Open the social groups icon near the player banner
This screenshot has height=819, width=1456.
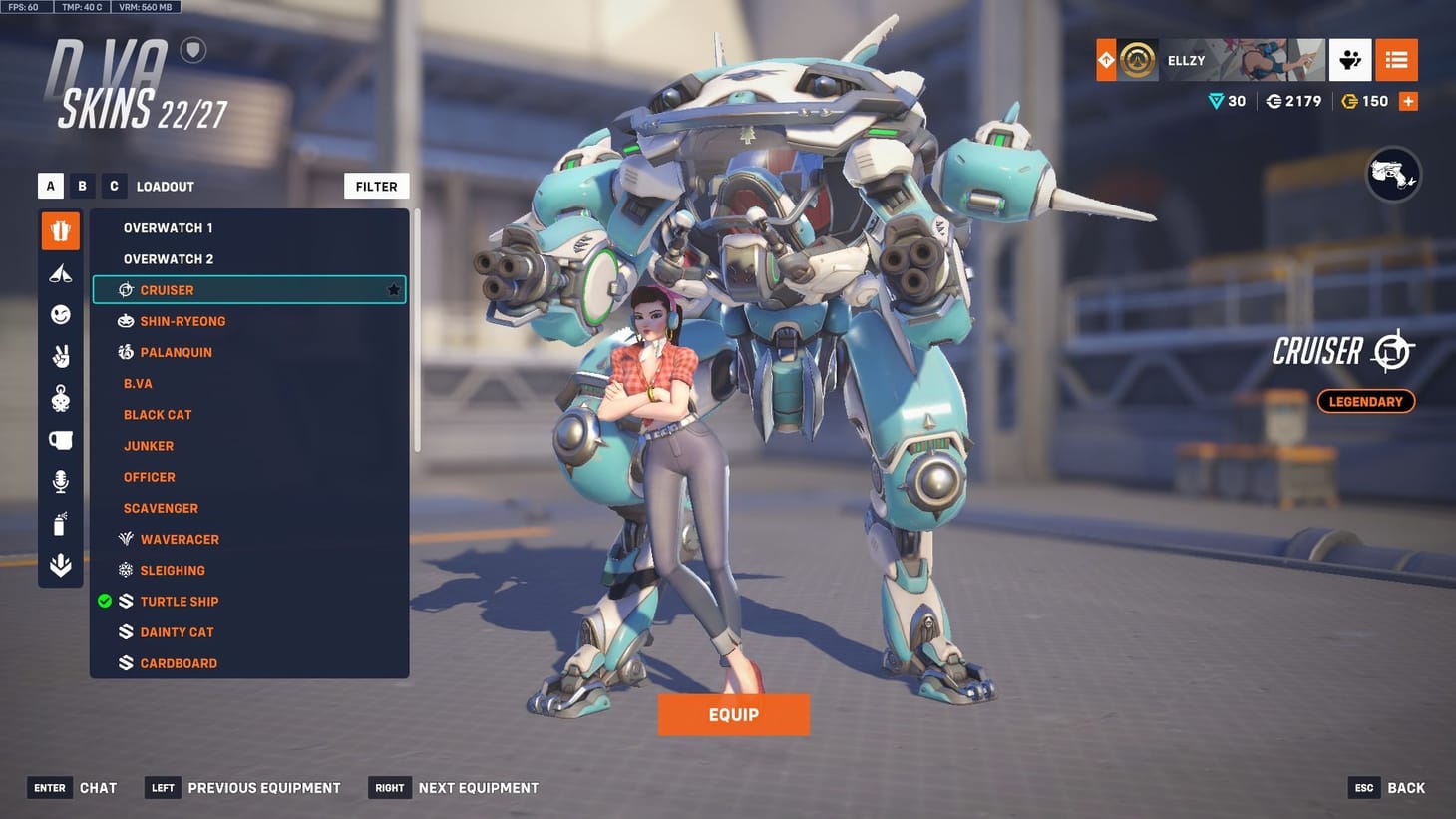point(1350,60)
